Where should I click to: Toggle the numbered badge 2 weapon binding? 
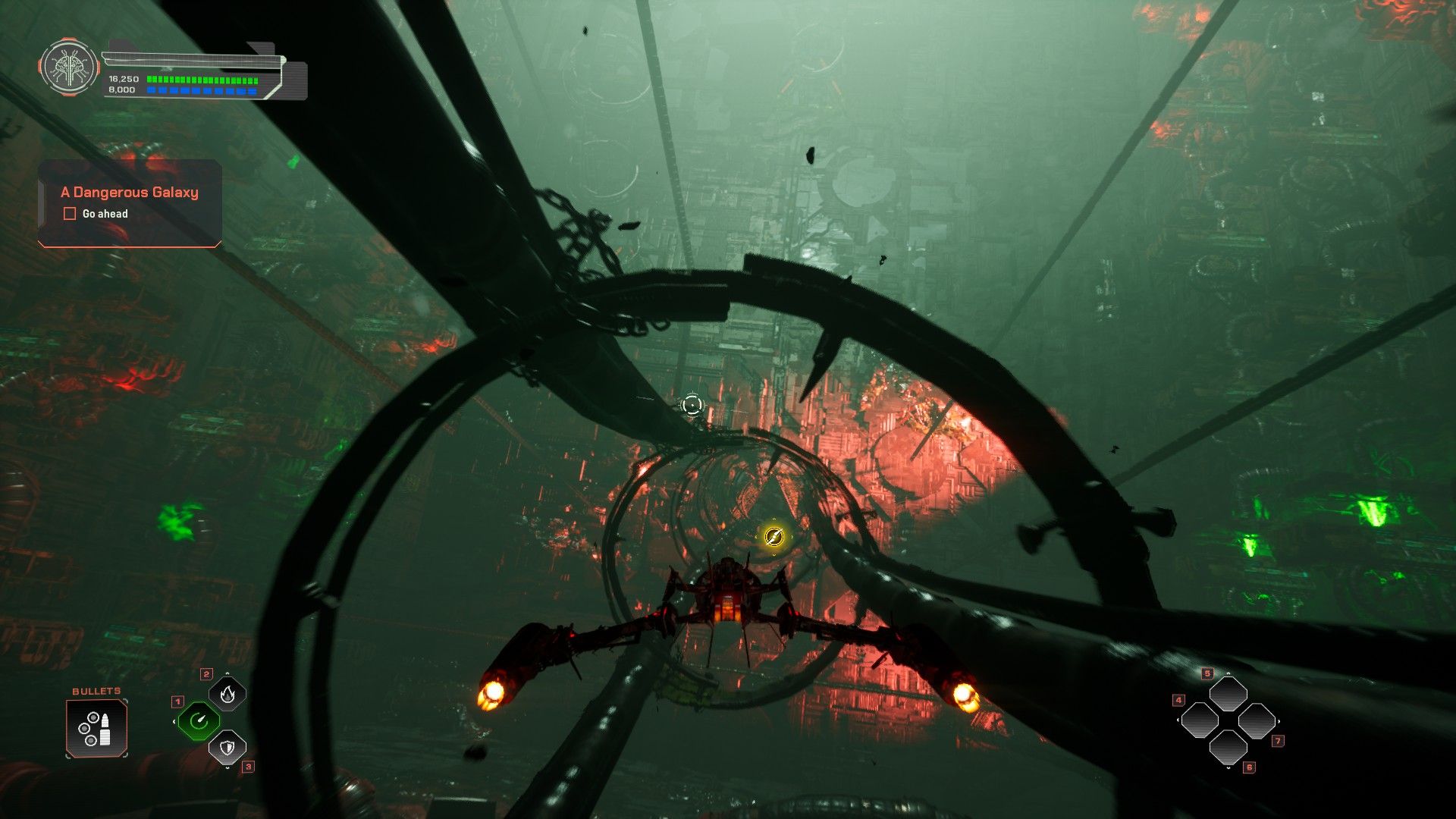point(207,674)
